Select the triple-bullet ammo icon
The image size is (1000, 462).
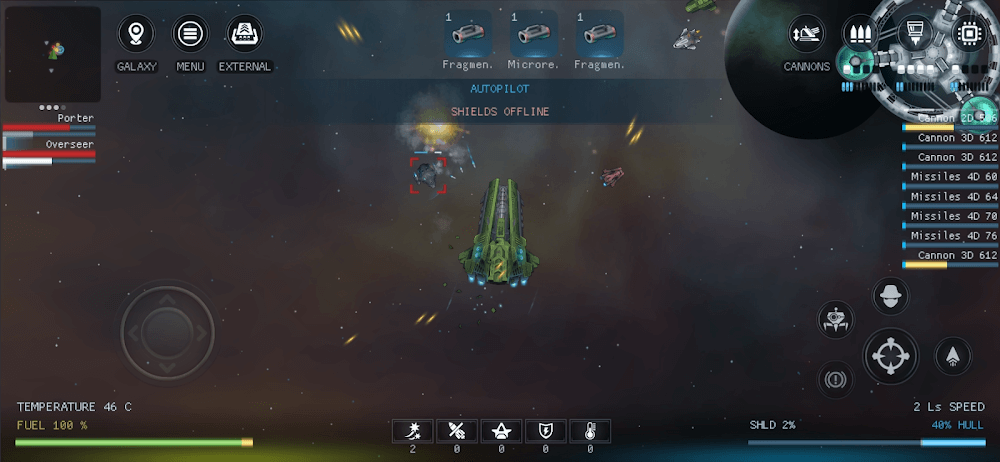pyautogui.click(x=859, y=32)
